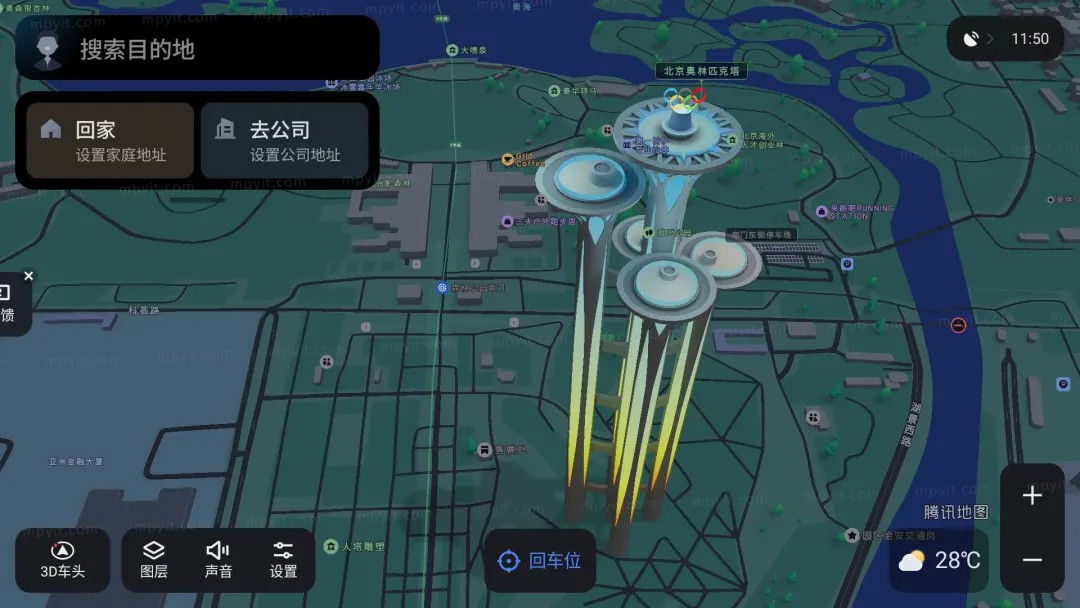This screenshot has height=608, width=1080.
Task: Open the 设置 settings panel
Action: [x=283, y=560]
